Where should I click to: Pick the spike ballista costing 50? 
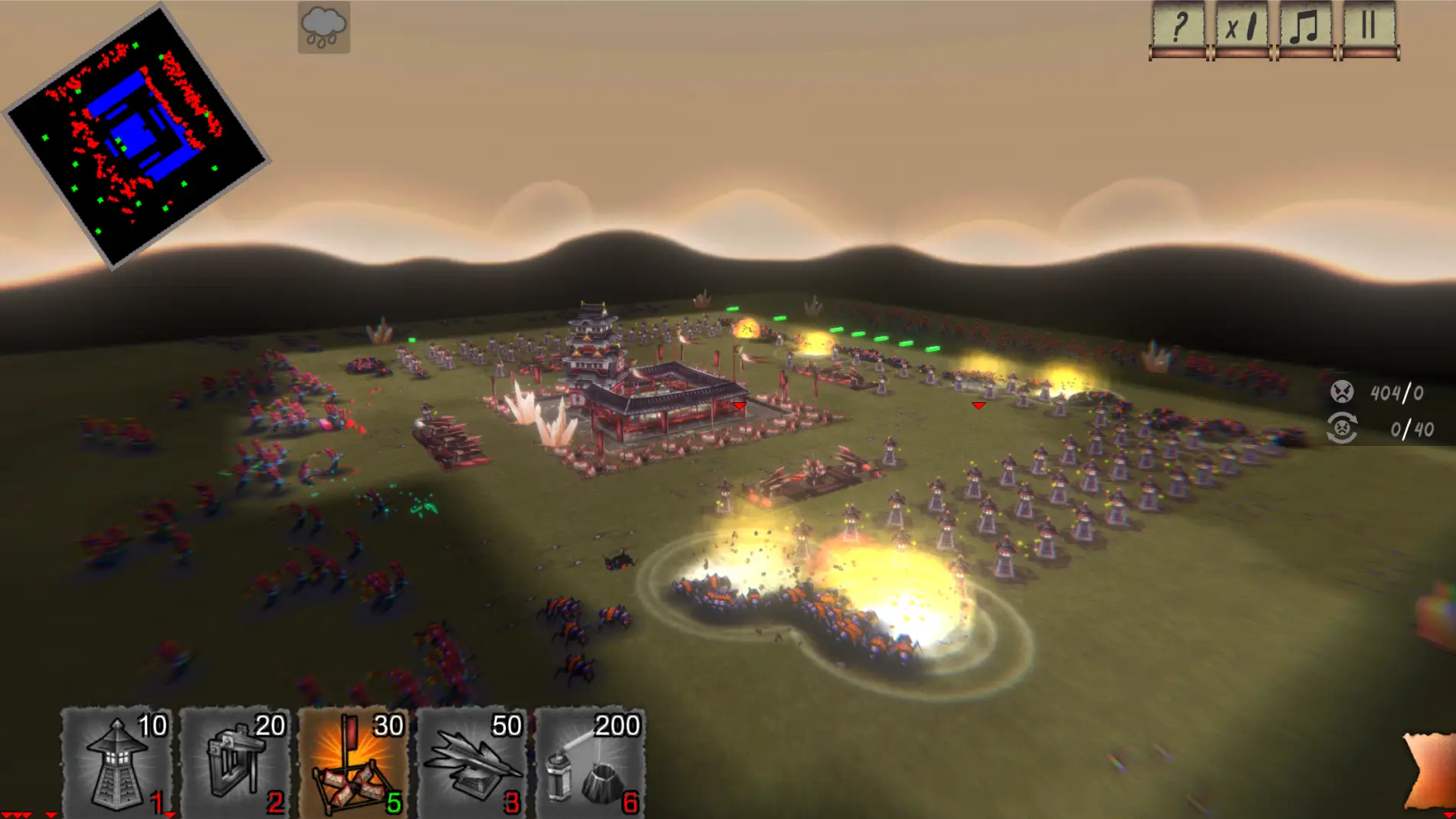(x=472, y=762)
